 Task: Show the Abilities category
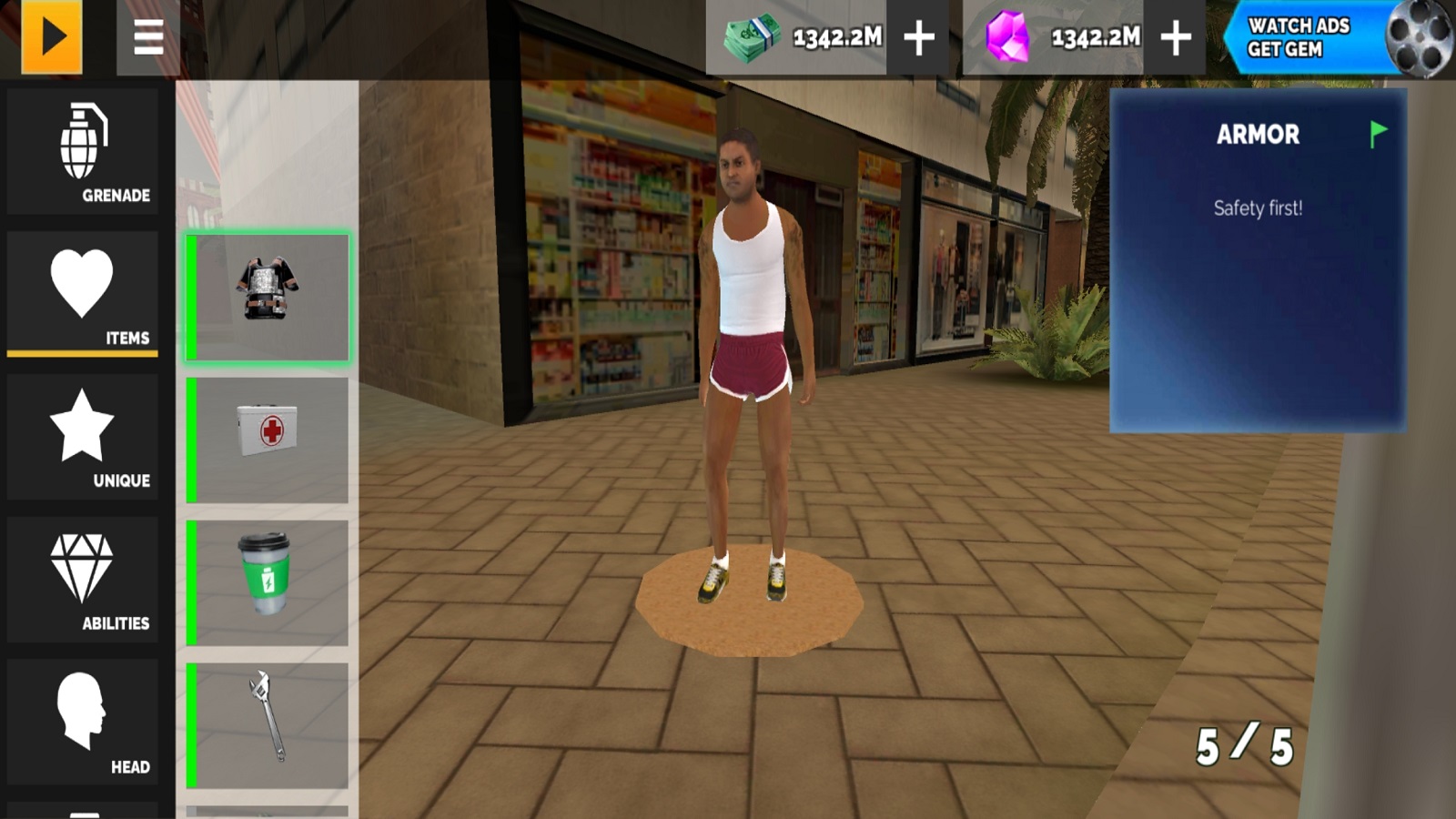click(83, 580)
